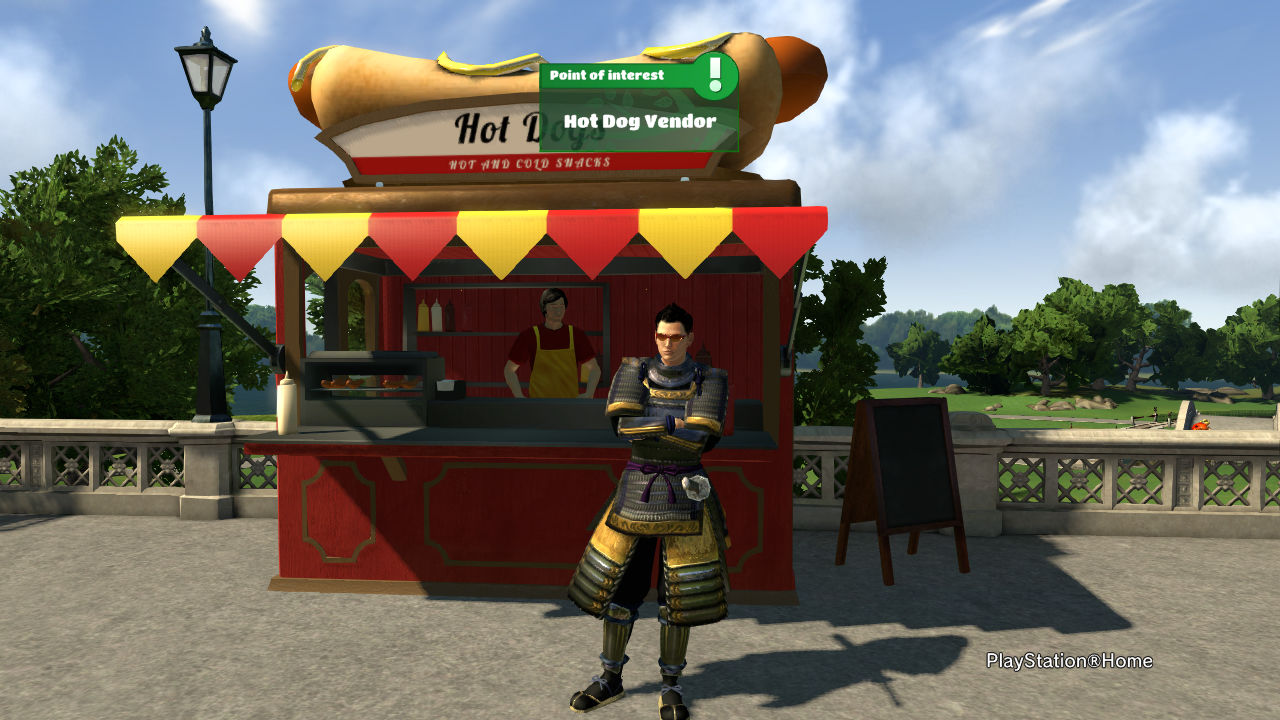Click the green exclamation mark icon
The height and width of the screenshot is (720, 1280).
tap(714, 75)
